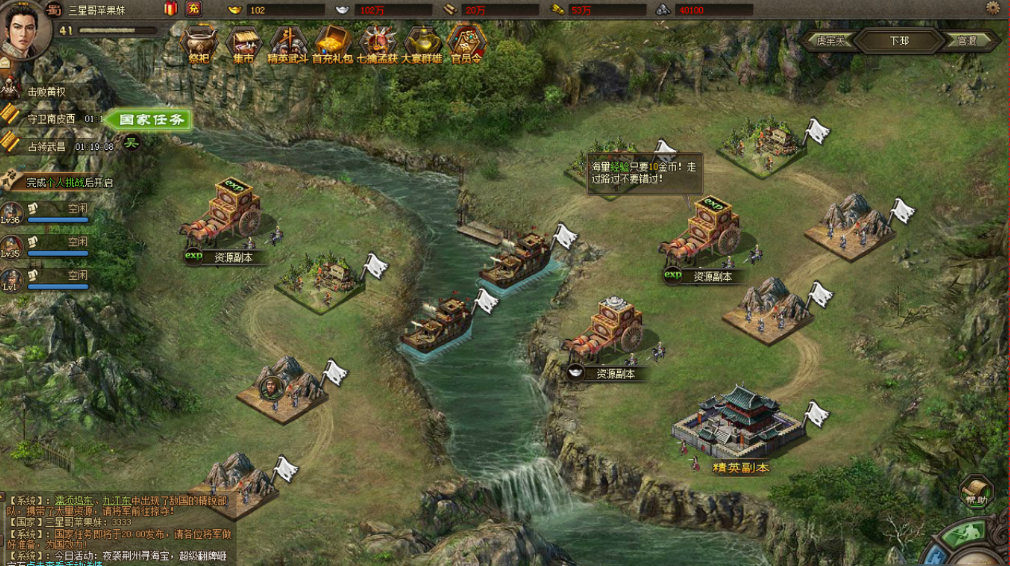Viewport: 1010px width, 566px height.
Task: Open the settings gear icon
Action: pyautogui.click(x=992, y=9)
